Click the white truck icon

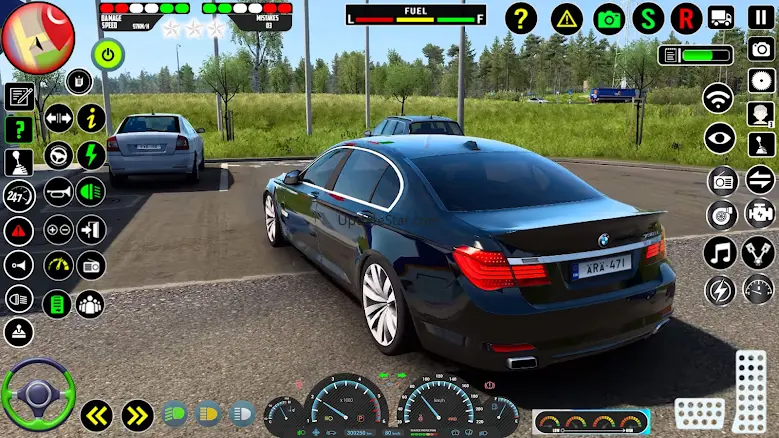(721, 18)
